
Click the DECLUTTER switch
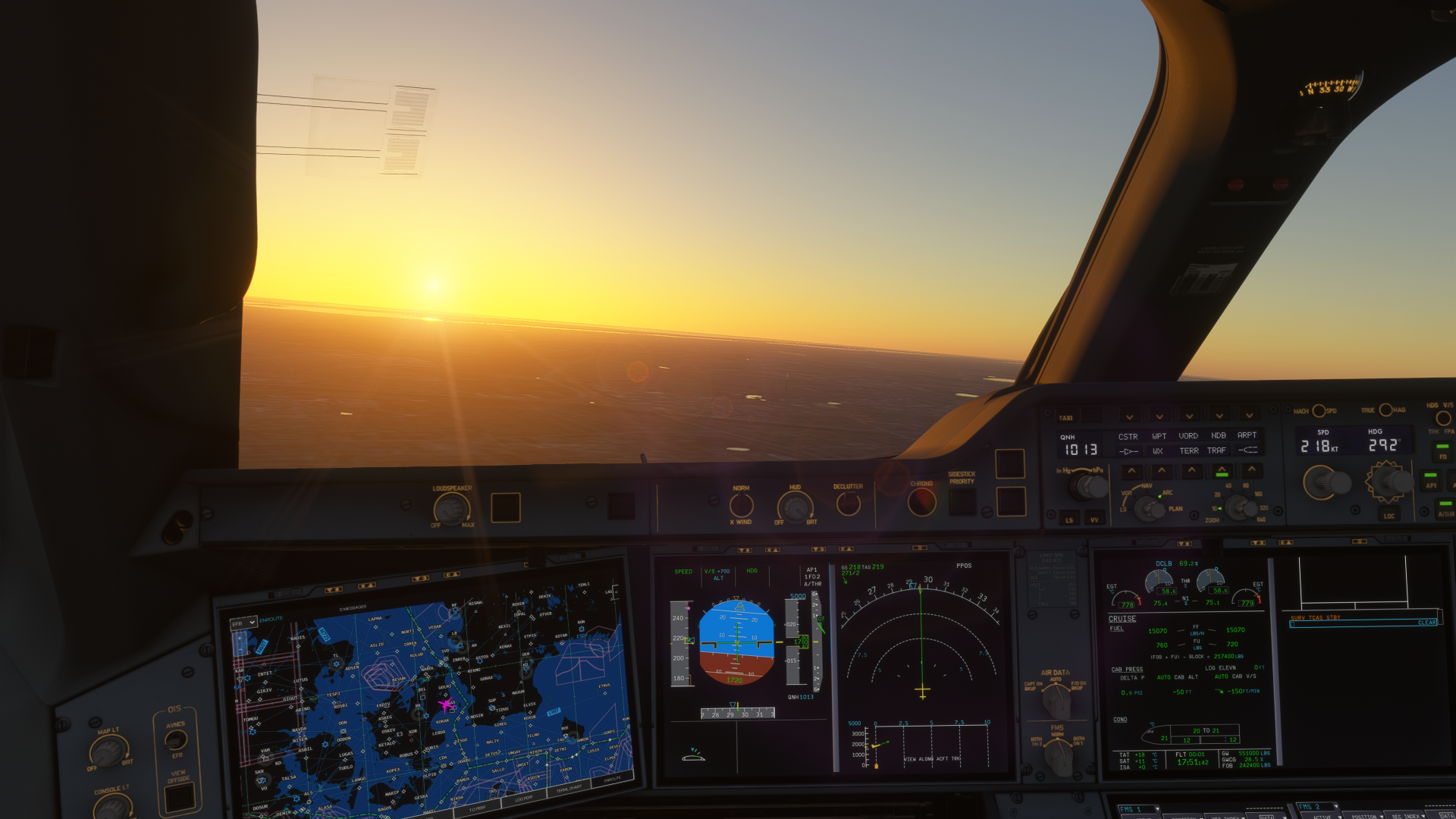[848, 503]
